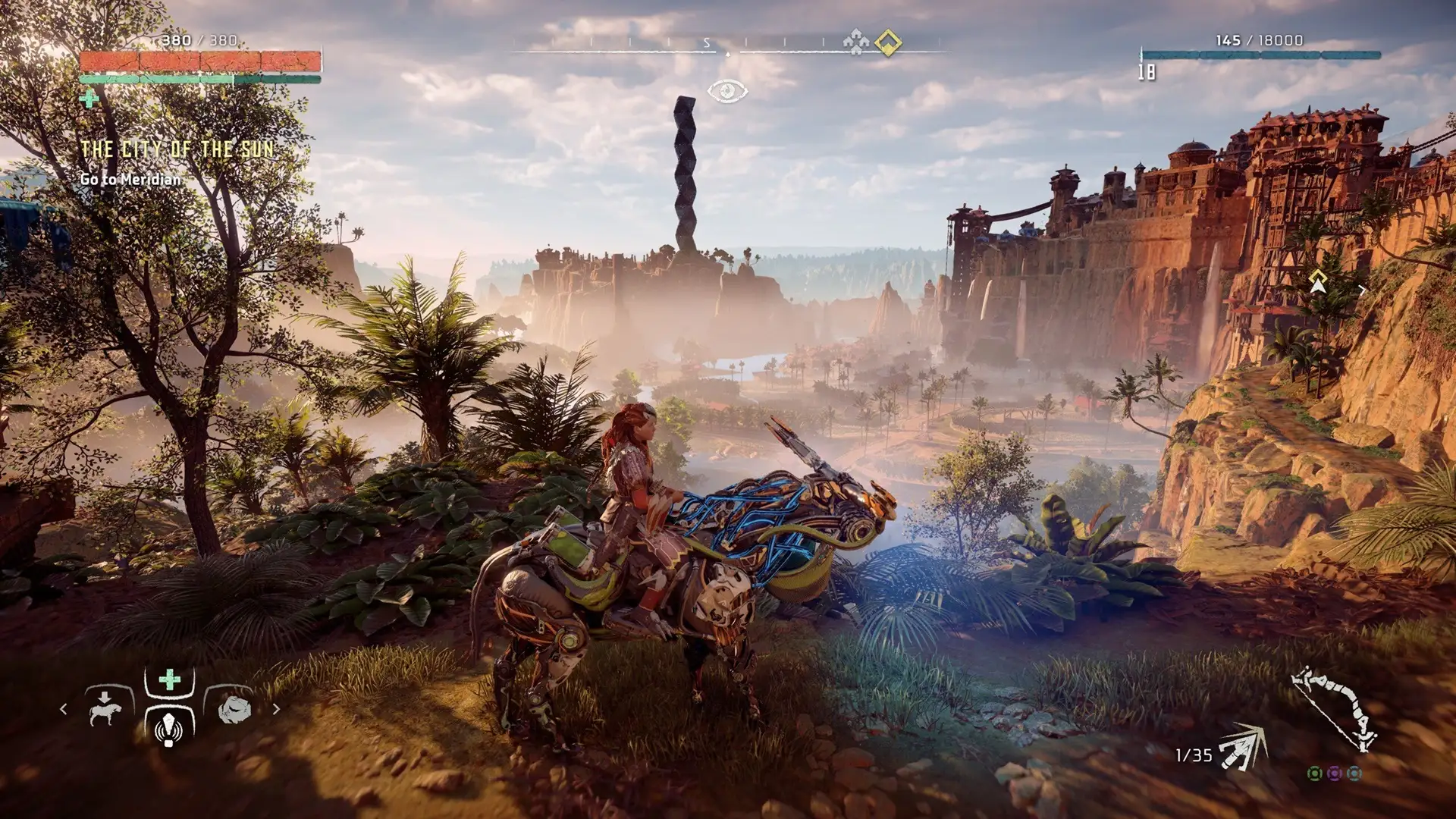Select The City of the Sun quest tracker

177,149
